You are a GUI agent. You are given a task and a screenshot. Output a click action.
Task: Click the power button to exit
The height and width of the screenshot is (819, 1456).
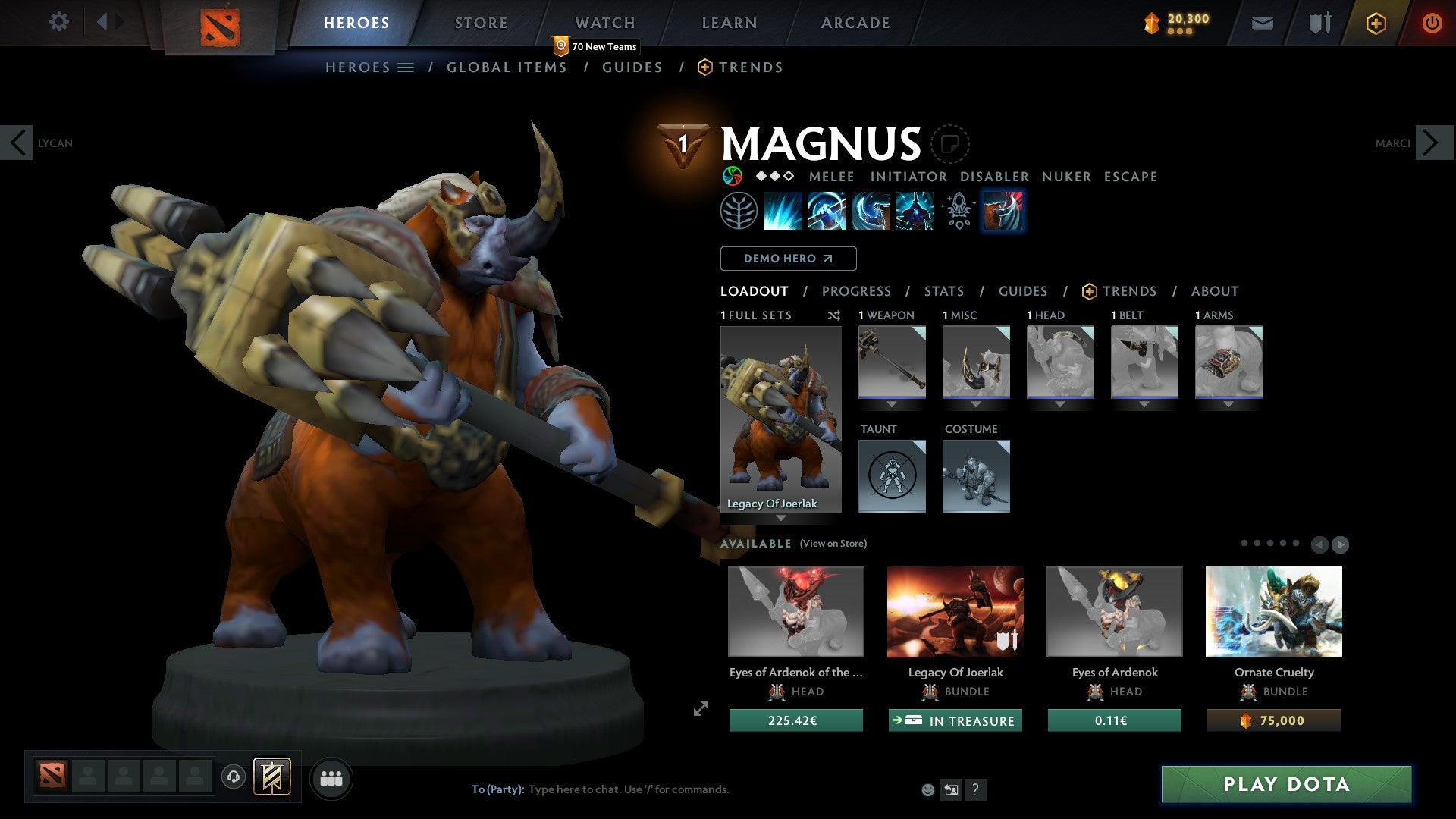1432,23
